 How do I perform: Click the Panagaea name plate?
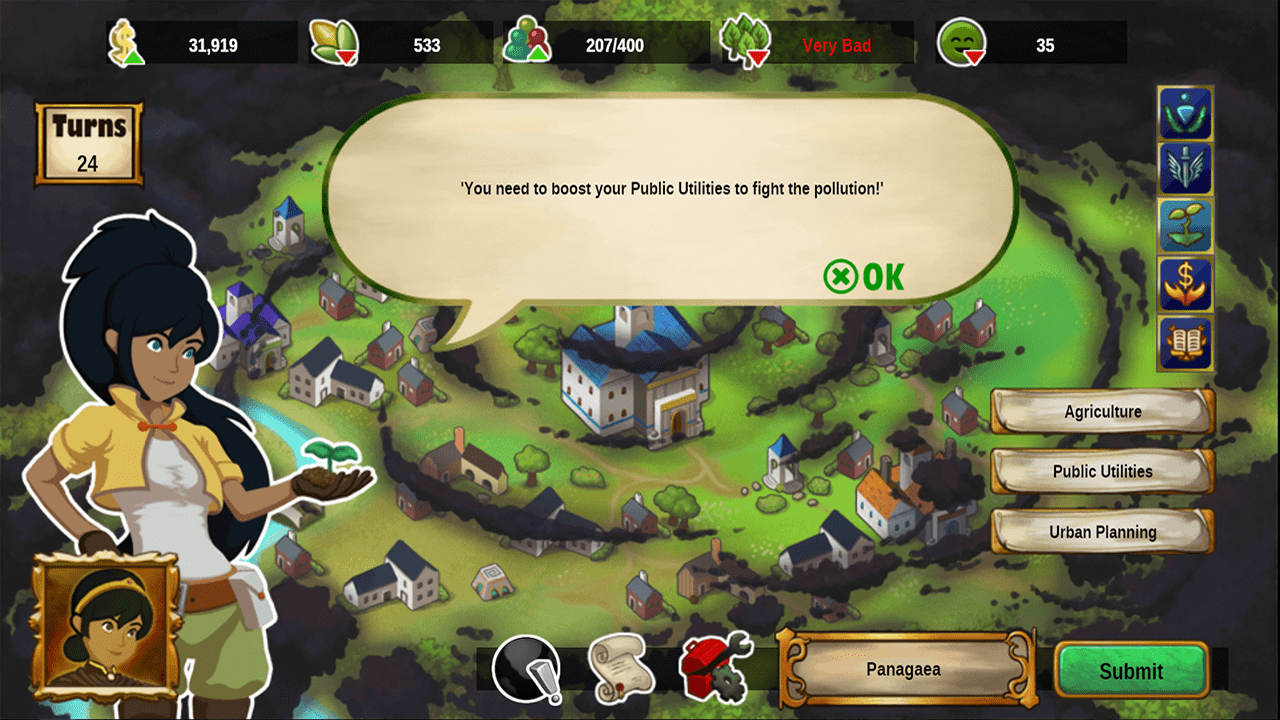click(904, 669)
